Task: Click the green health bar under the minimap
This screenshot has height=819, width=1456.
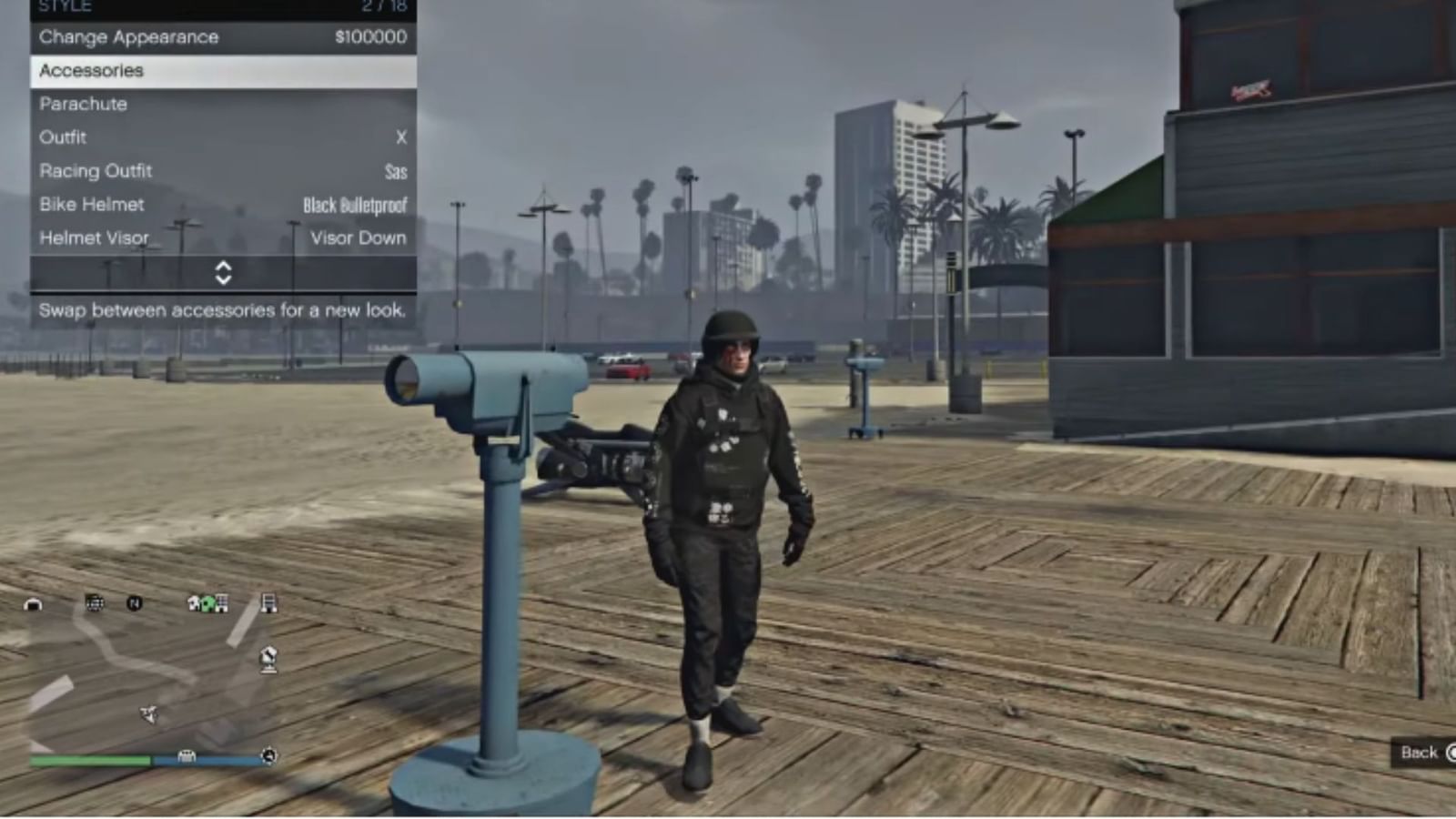Action: coord(91,757)
